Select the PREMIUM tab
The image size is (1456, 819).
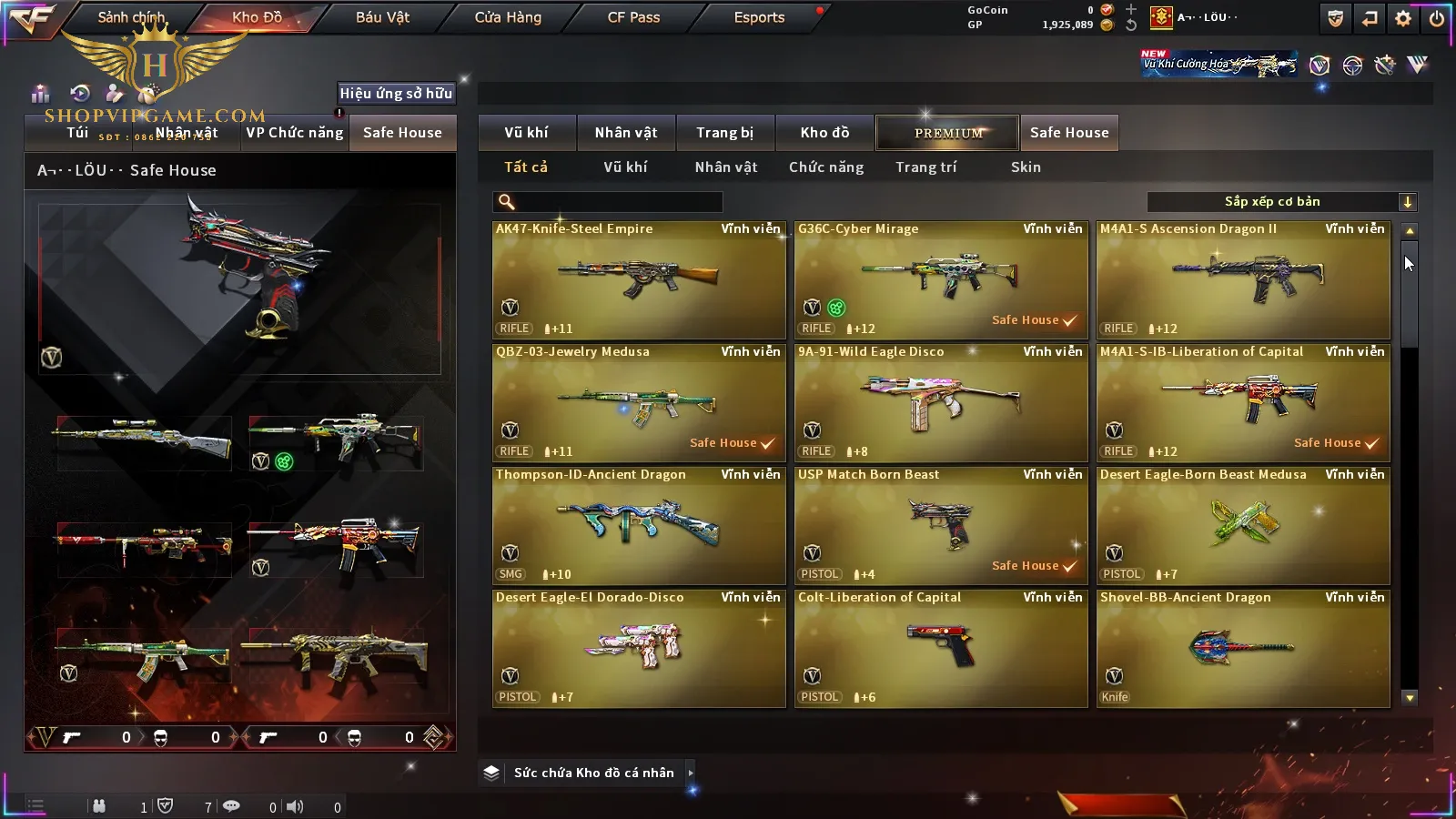pos(947,133)
